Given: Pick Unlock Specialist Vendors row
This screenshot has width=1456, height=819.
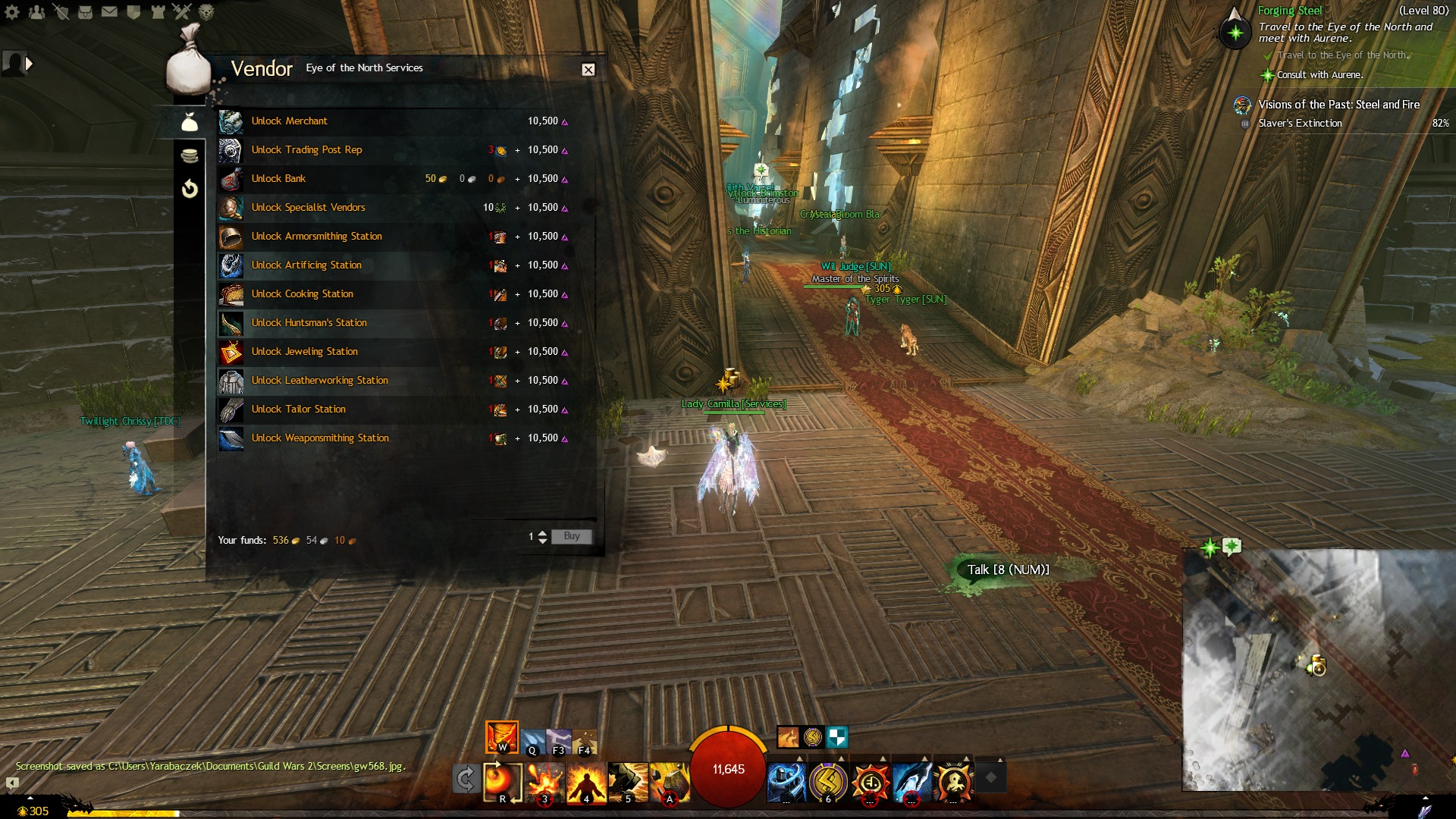Looking at the screenshot, I should (308, 208).
